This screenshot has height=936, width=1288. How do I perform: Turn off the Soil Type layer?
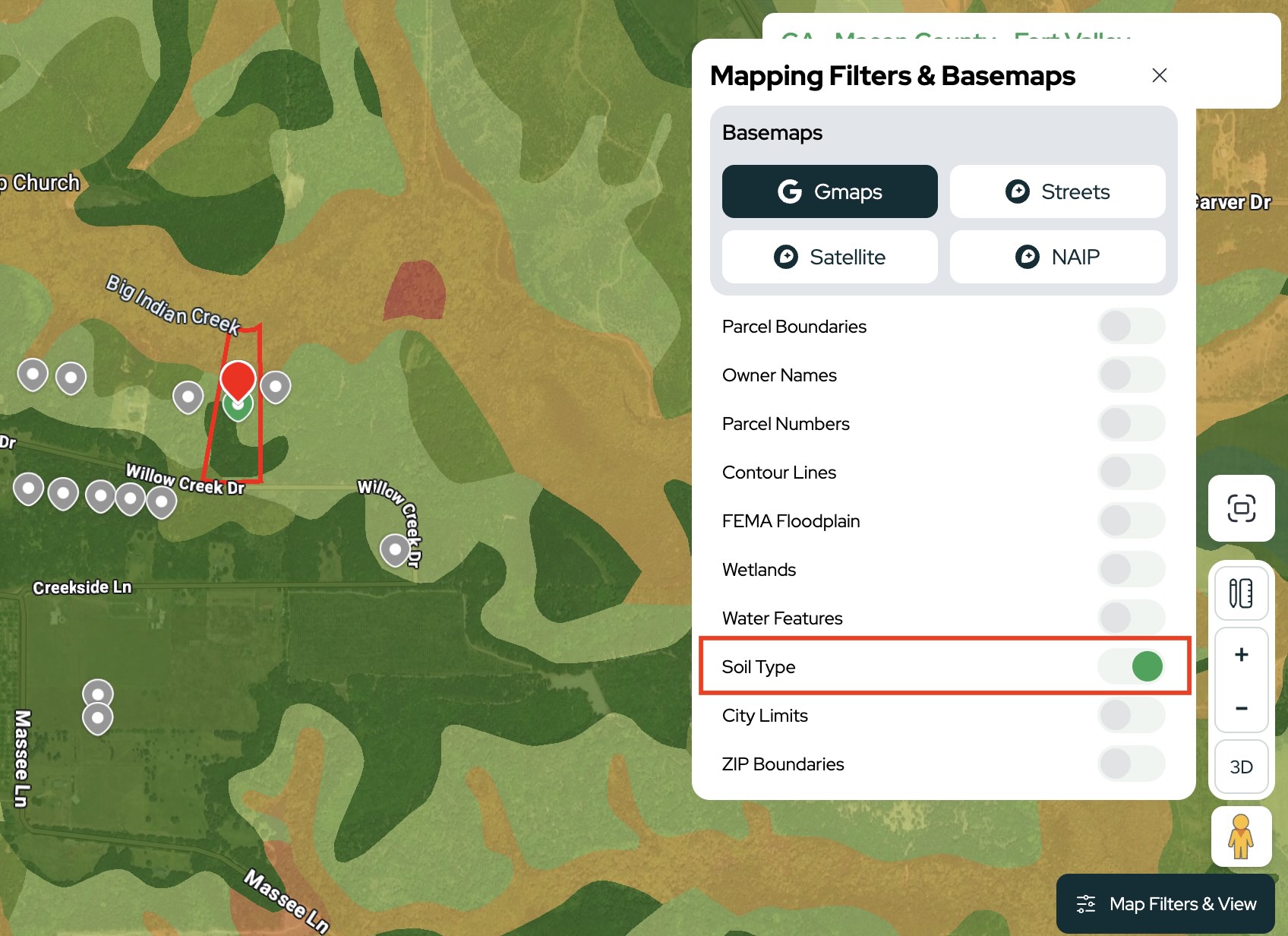click(x=1130, y=667)
